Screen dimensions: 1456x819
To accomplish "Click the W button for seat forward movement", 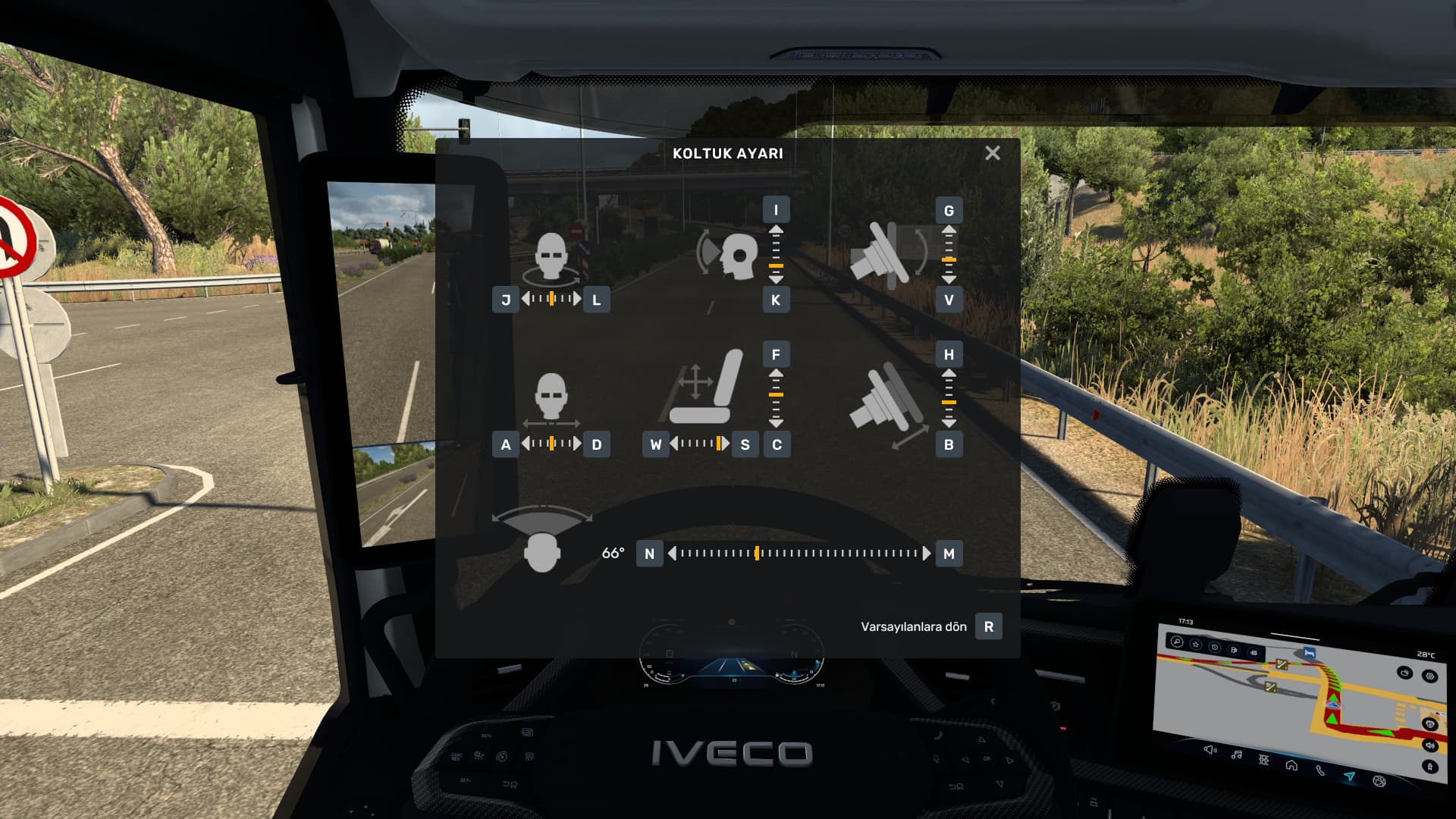I will click(656, 444).
